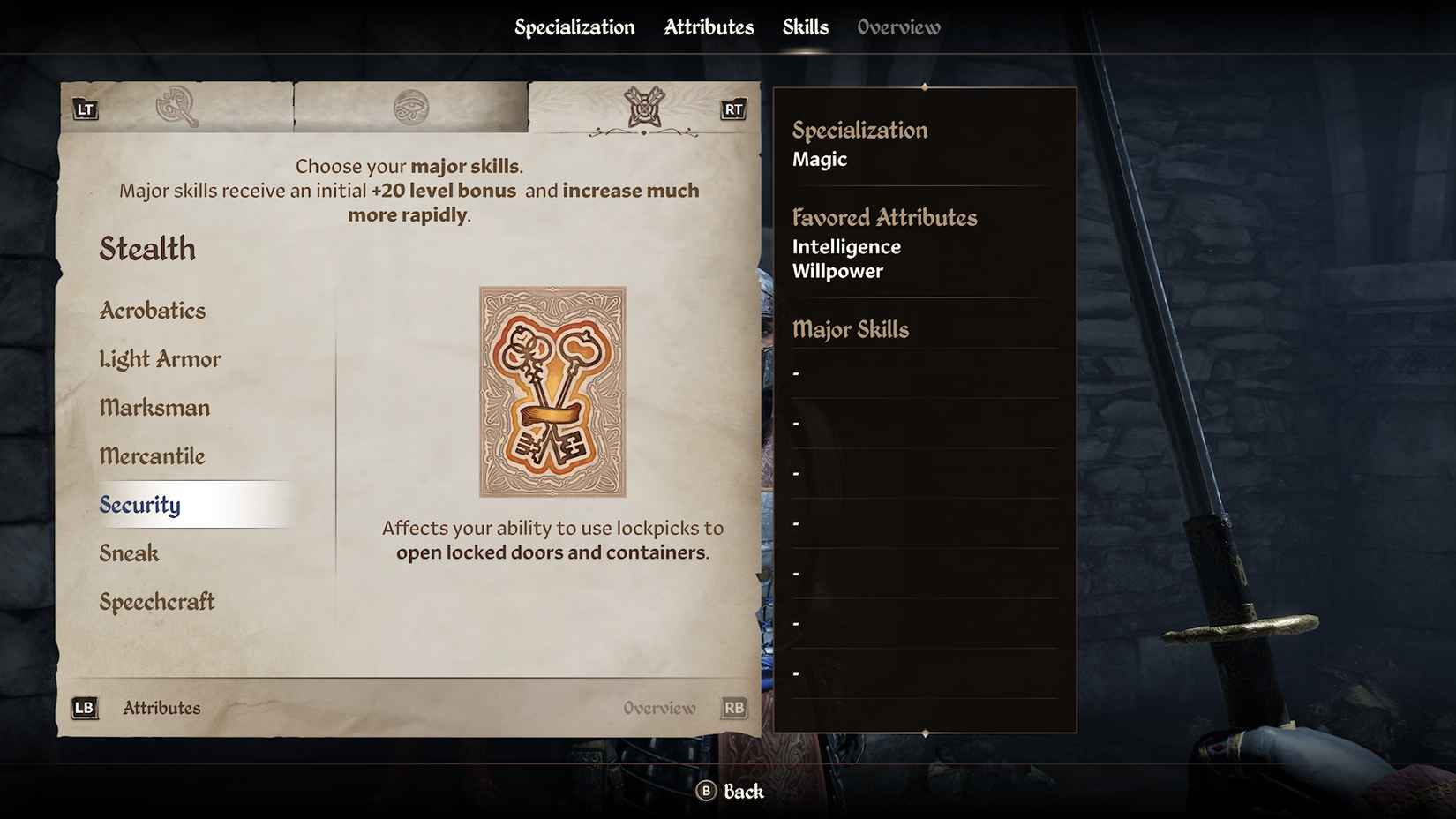
Task: Go back with the Back button
Action: point(730,792)
